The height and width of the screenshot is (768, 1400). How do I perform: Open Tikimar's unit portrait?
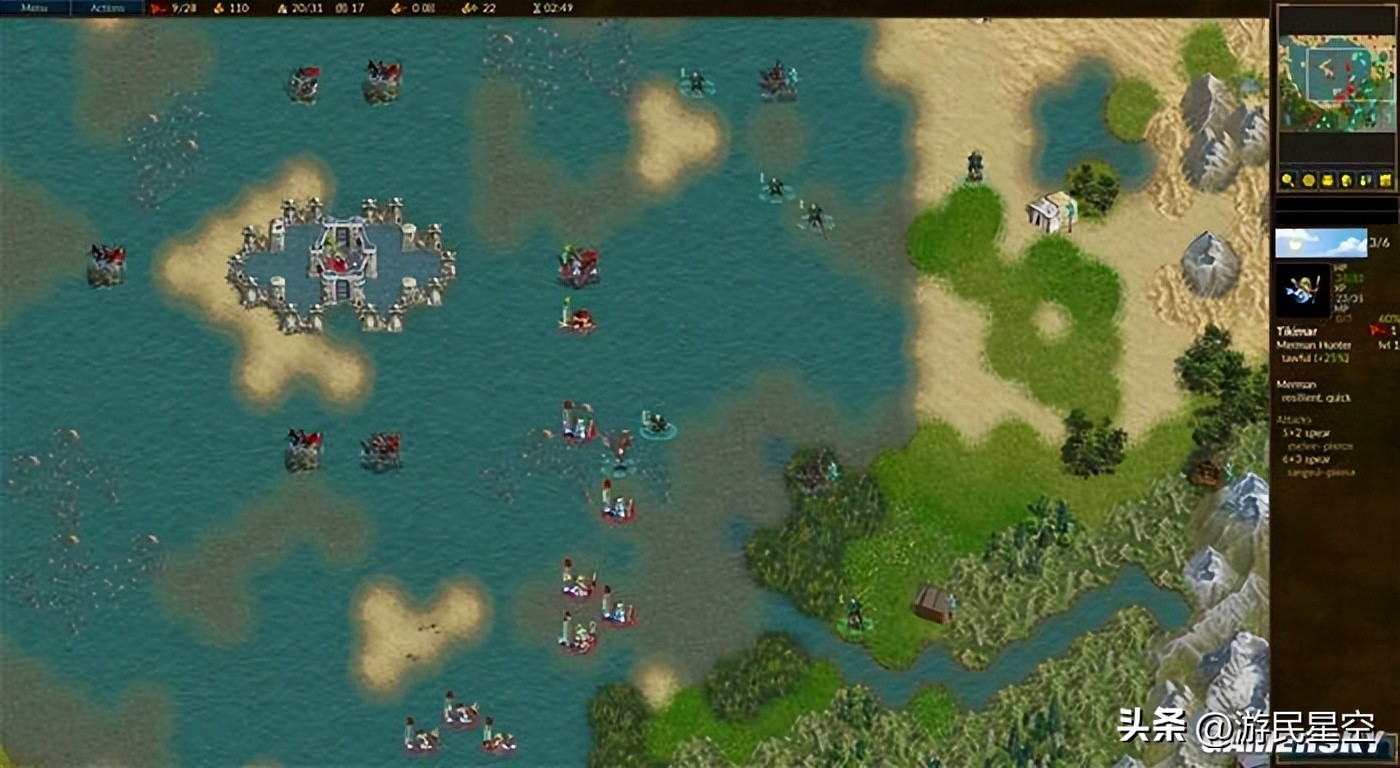coord(1303,291)
